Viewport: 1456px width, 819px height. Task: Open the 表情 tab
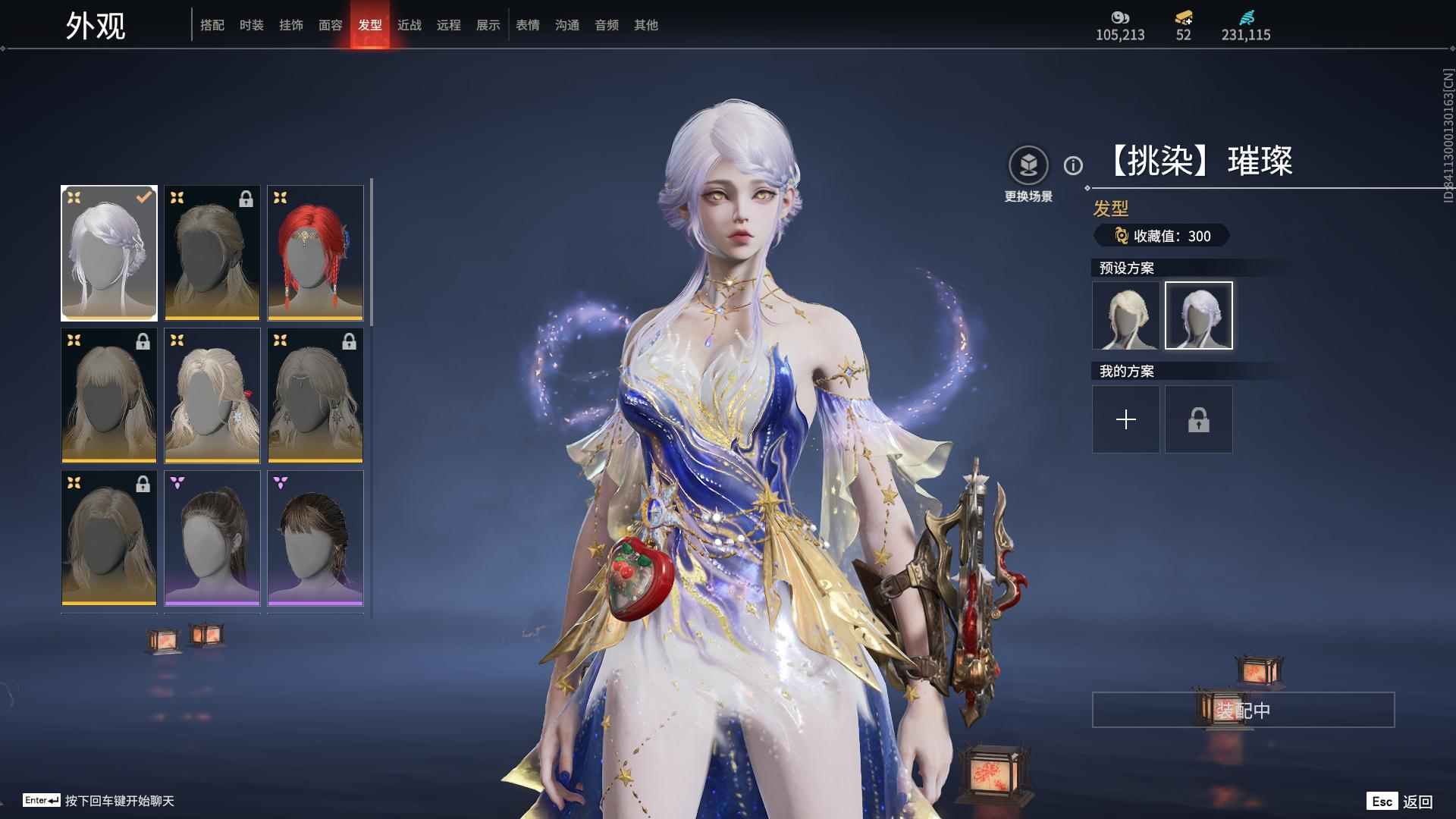[x=528, y=25]
